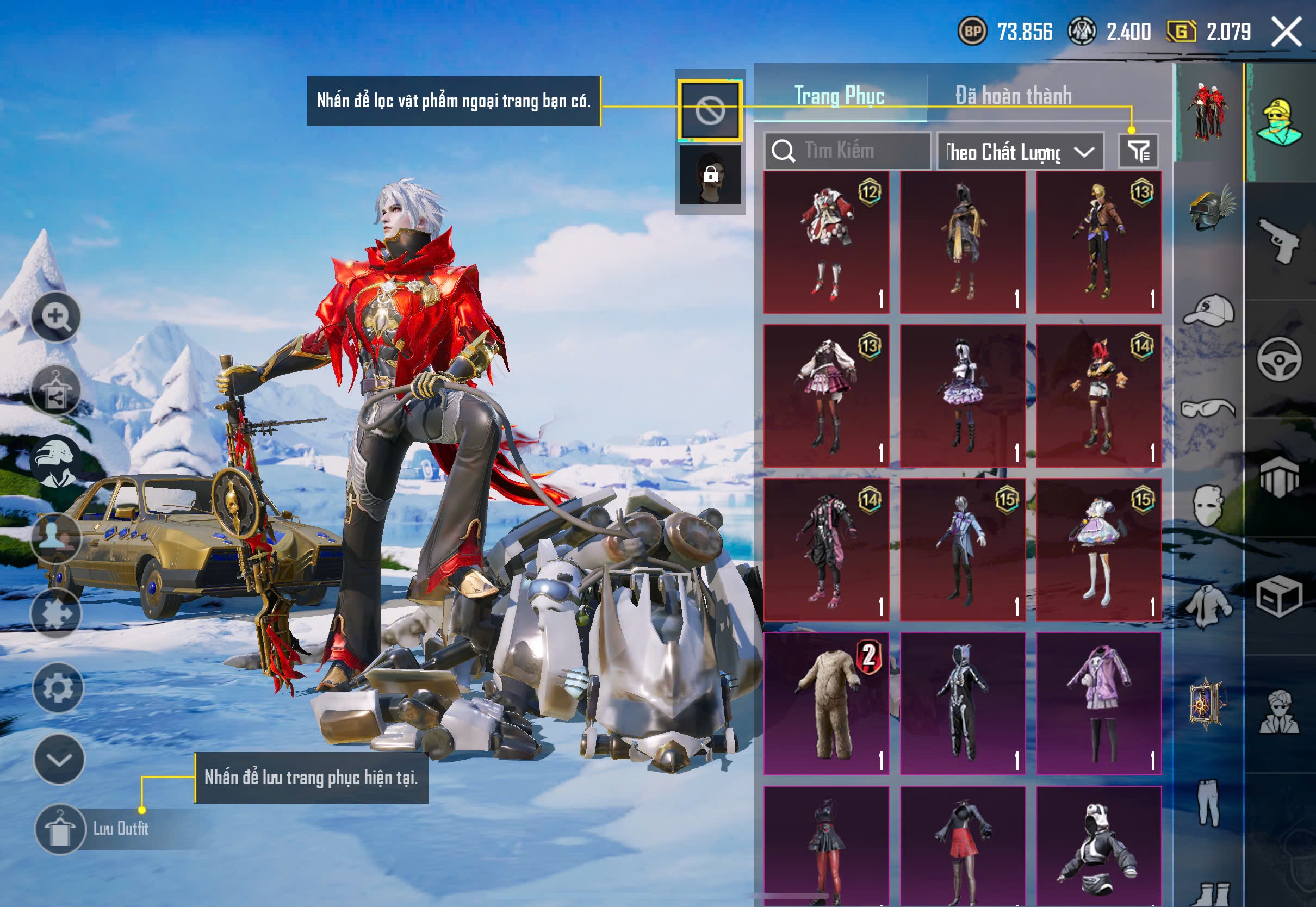Select the black skeleton costume outfit
Screen dimensions: 1316x907
pyautogui.click(x=963, y=704)
